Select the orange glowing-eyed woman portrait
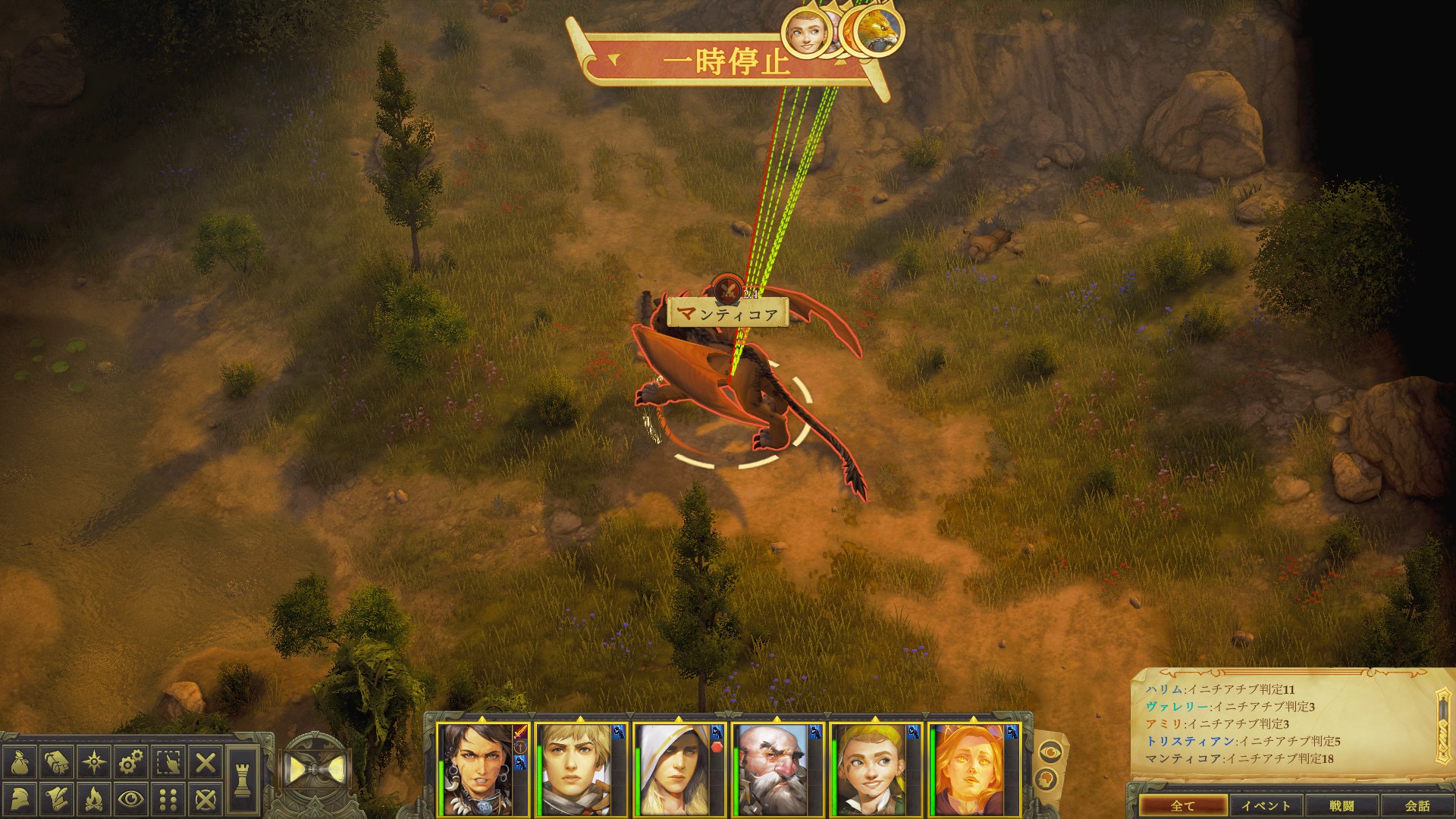The height and width of the screenshot is (819, 1456). click(x=968, y=768)
